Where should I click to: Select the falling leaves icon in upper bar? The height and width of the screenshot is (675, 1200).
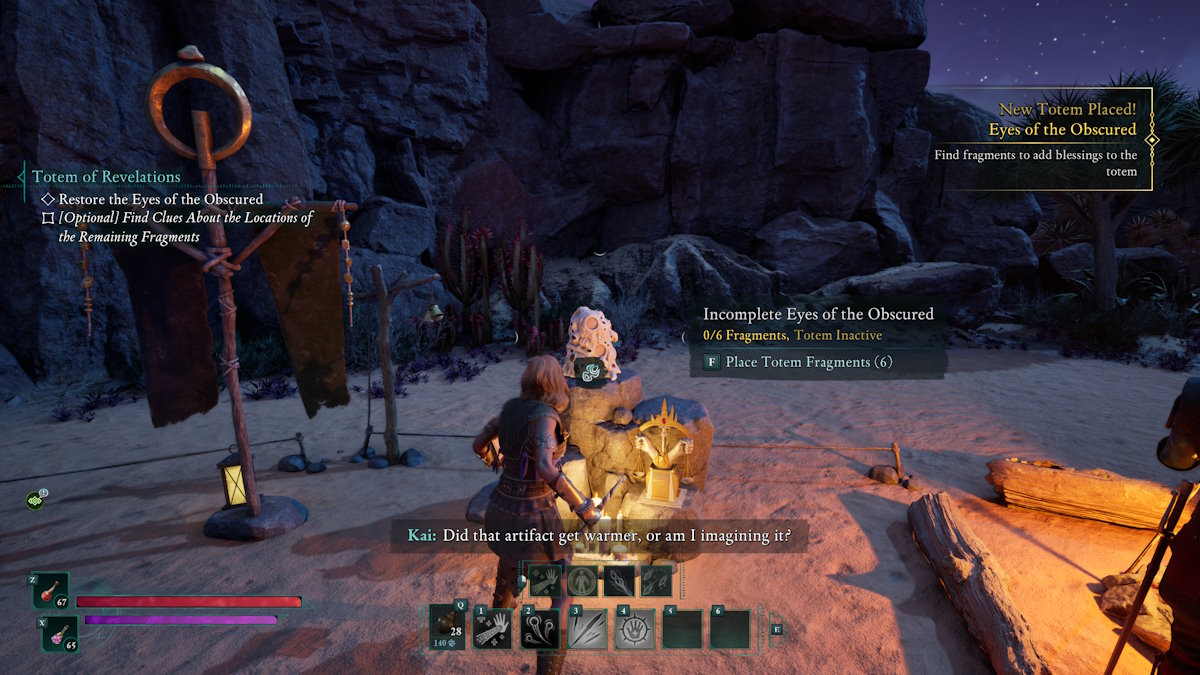[x=656, y=580]
